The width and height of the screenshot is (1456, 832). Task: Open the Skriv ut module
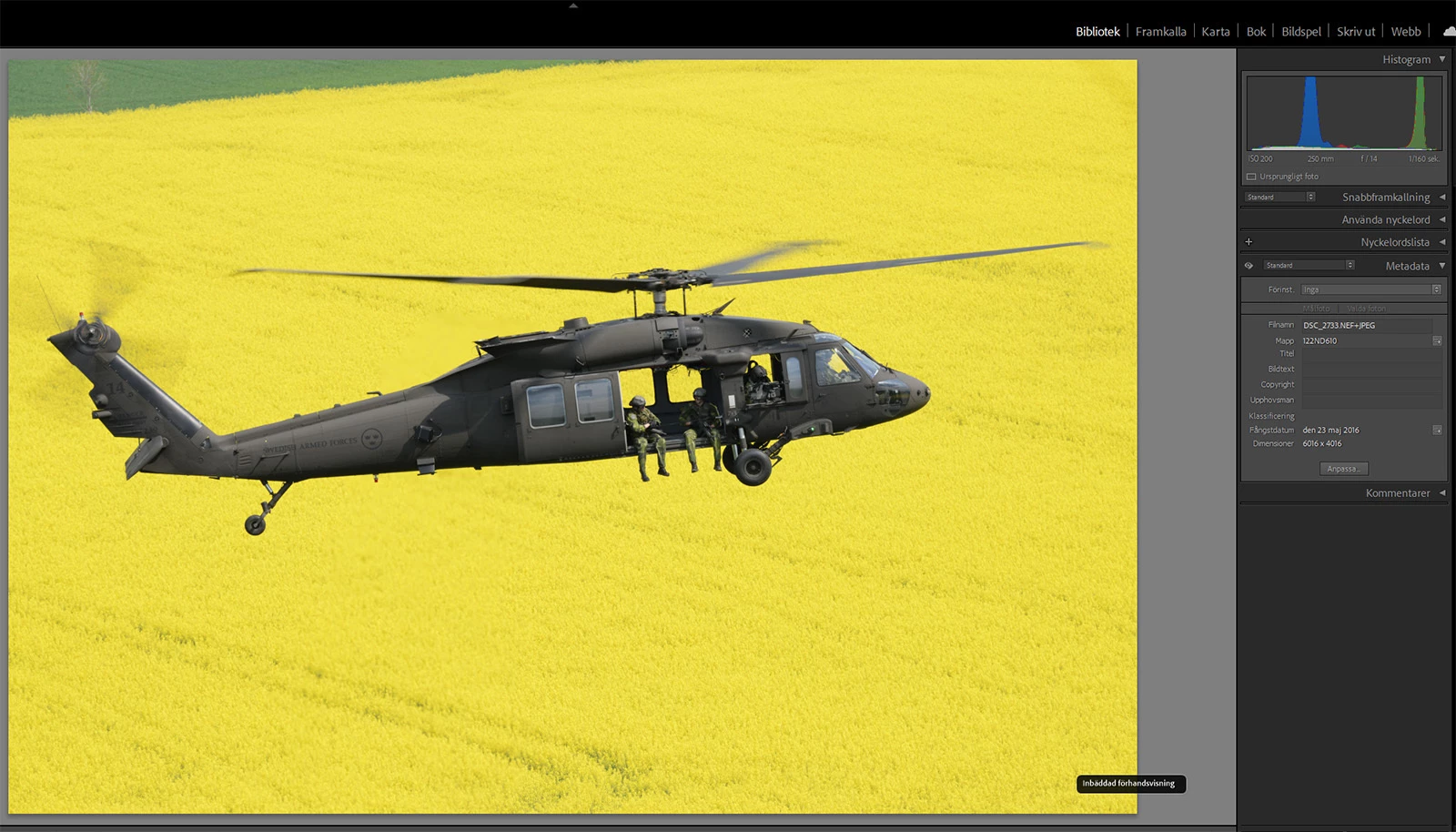coord(1355,31)
